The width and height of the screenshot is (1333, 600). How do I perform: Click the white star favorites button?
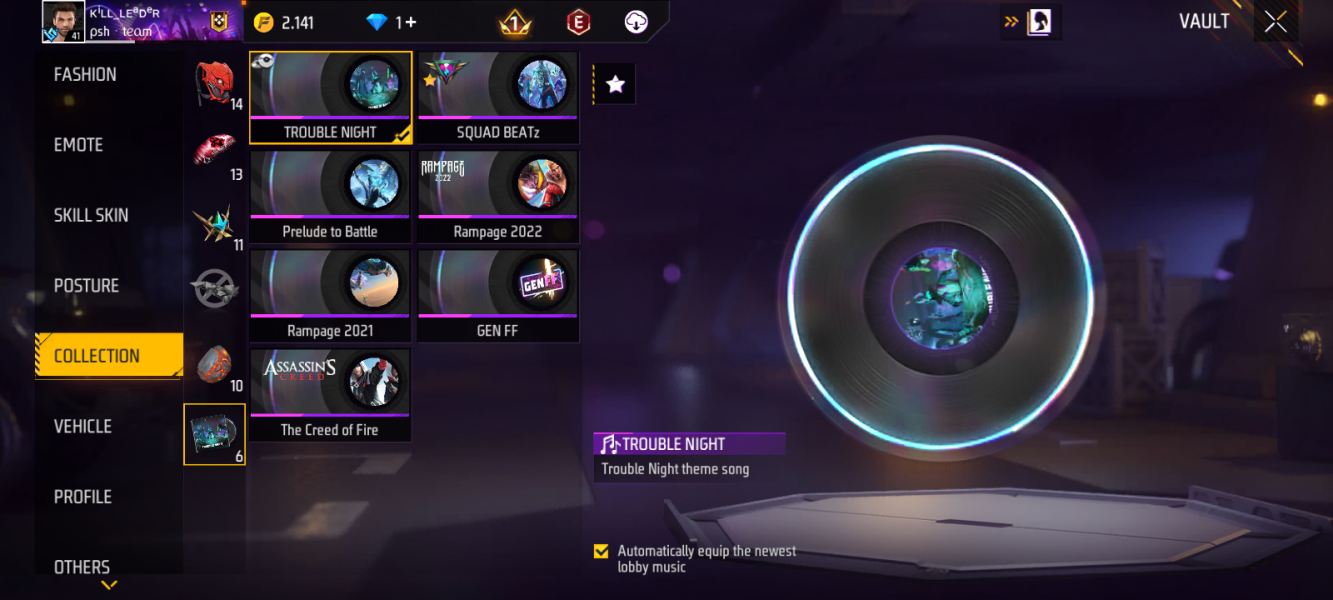(x=616, y=85)
